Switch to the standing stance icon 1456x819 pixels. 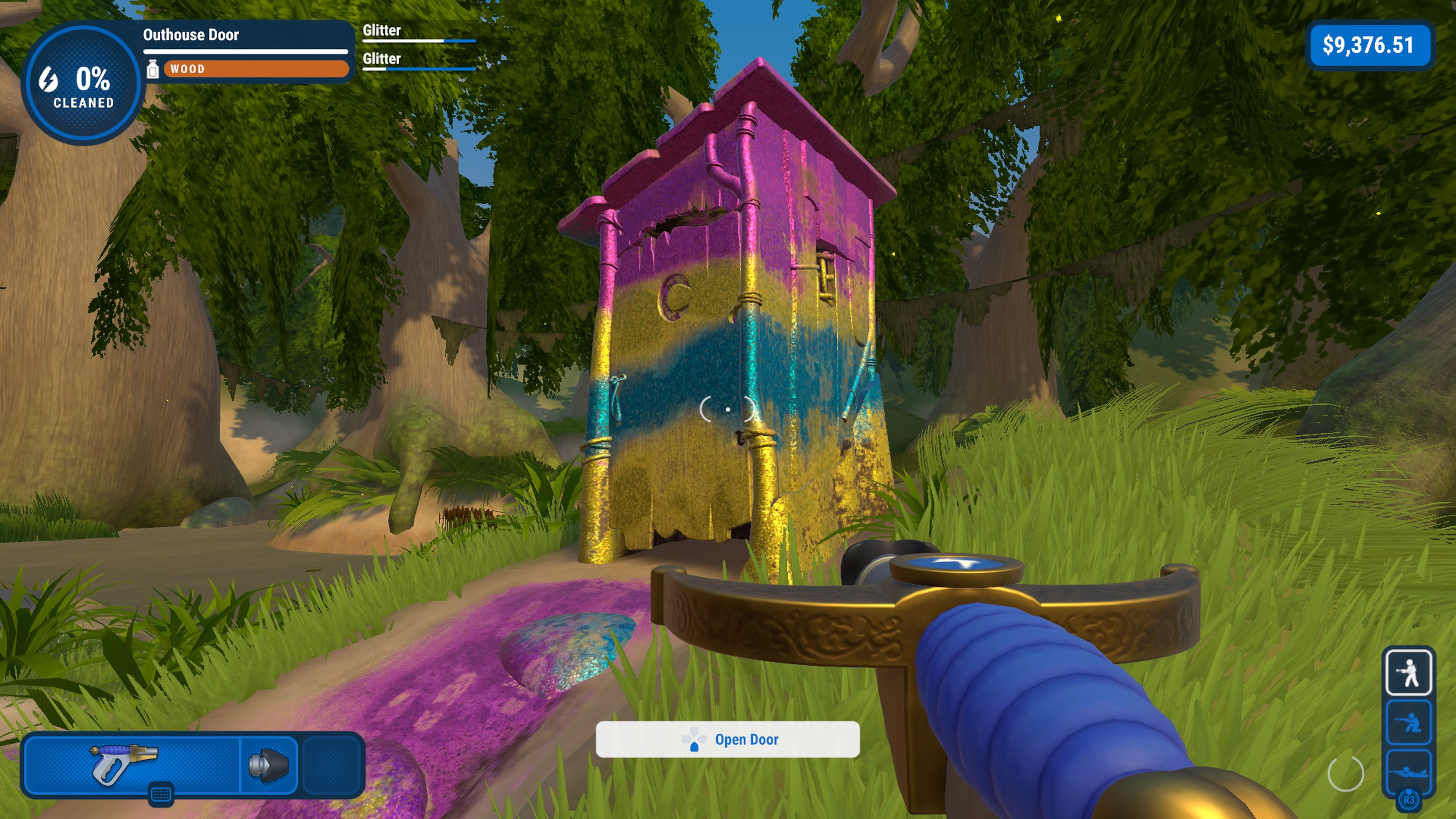tap(1408, 672)
